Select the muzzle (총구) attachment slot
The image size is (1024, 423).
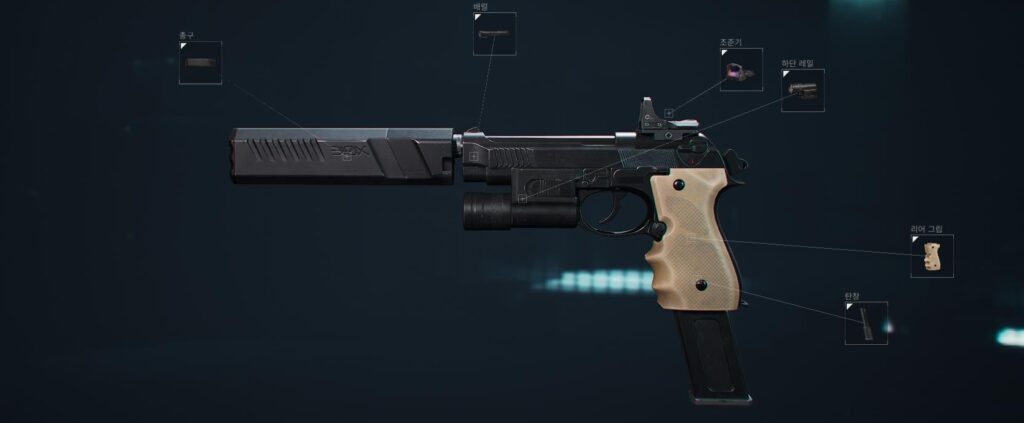[200, 63]
